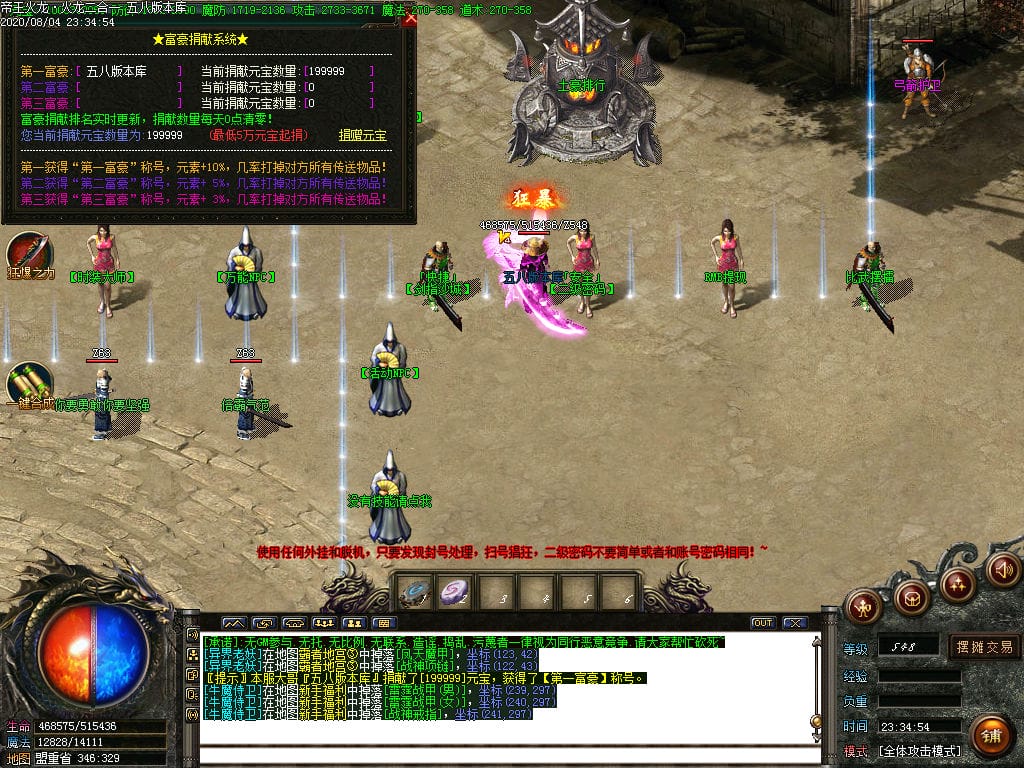Click the OUT button above chat
1024x768 pixels.
coord(762,623)
